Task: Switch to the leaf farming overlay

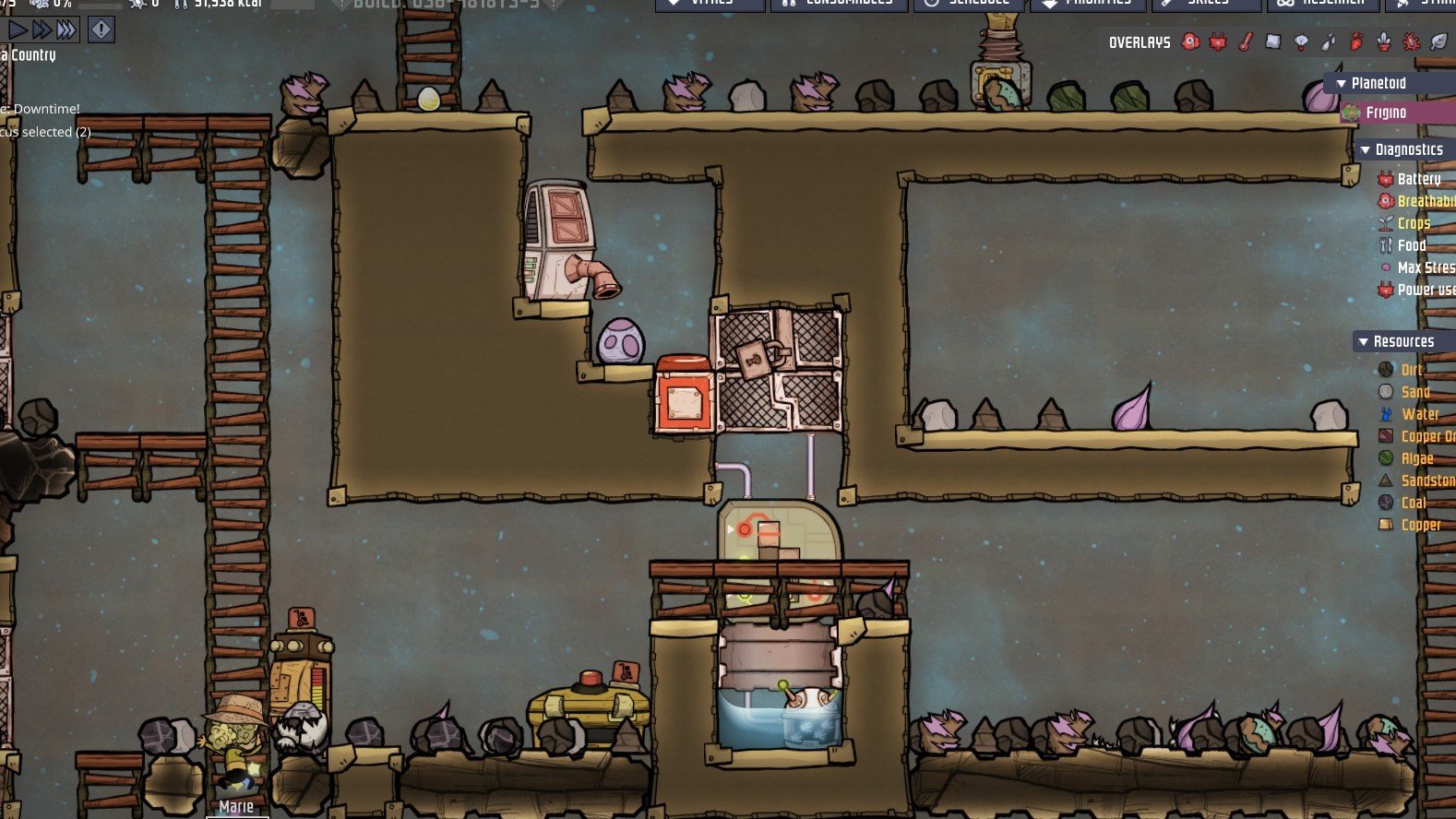Action: (1438, 42)
